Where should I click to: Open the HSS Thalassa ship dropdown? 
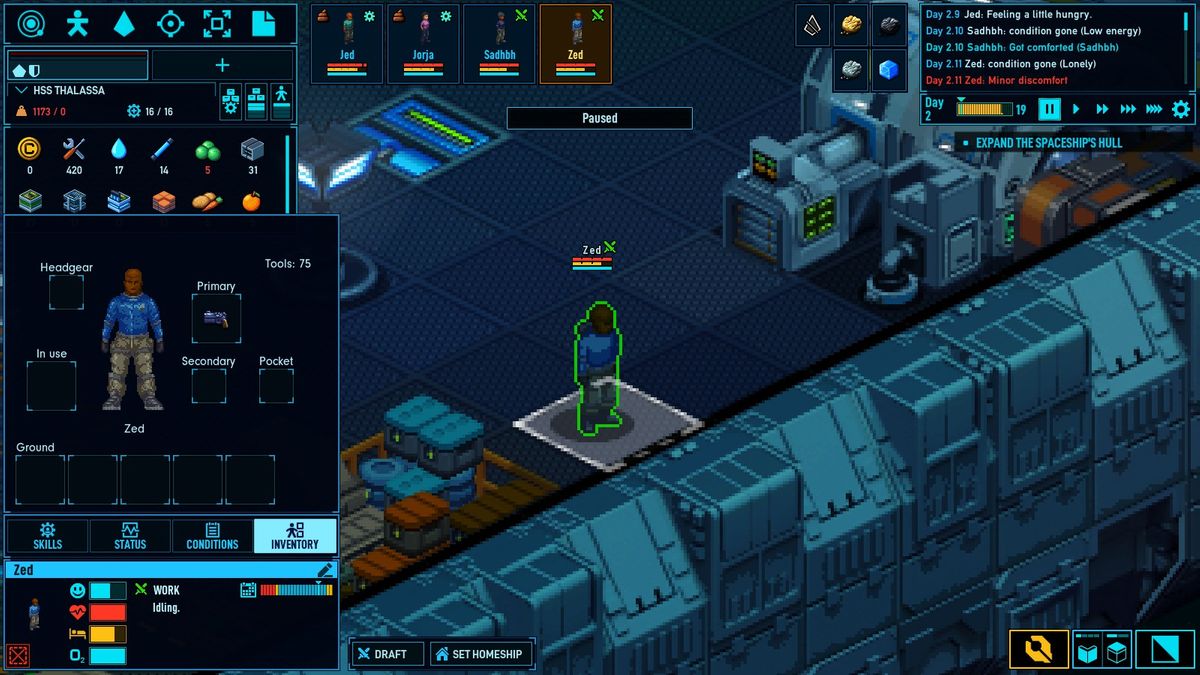point(24,90)
